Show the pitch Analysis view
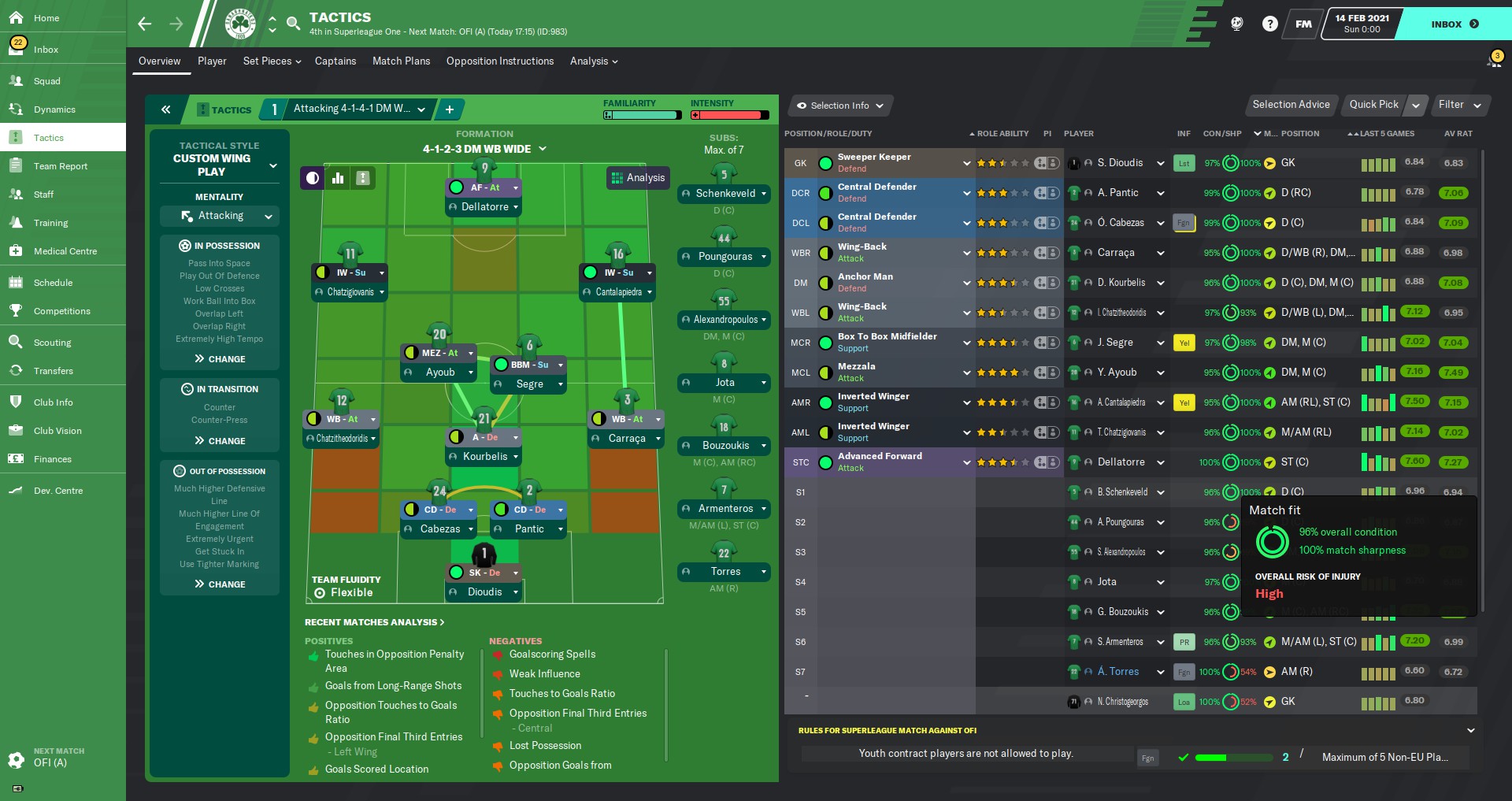Screen dimensions: 1512x801 point(638,178)
